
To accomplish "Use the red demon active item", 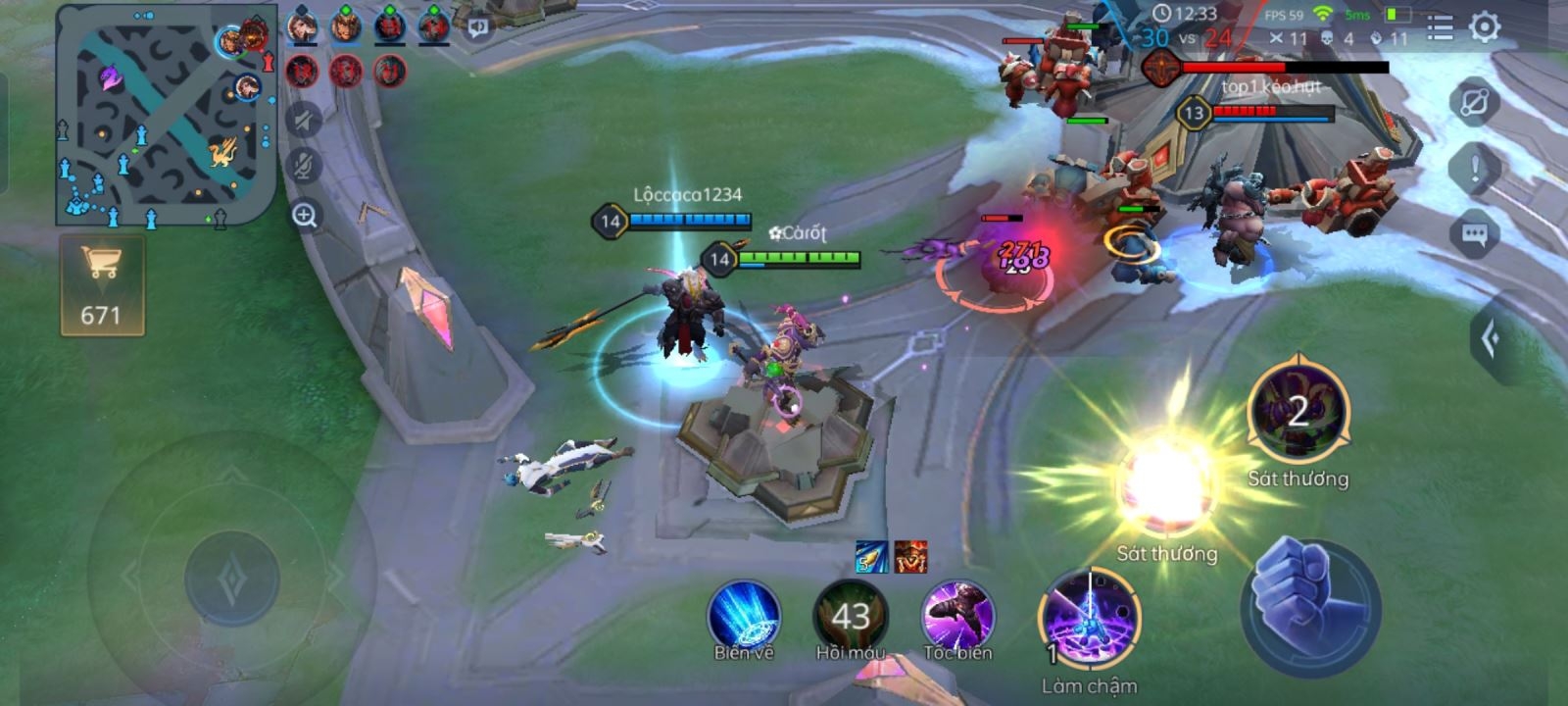I will [x=910, y=557].
